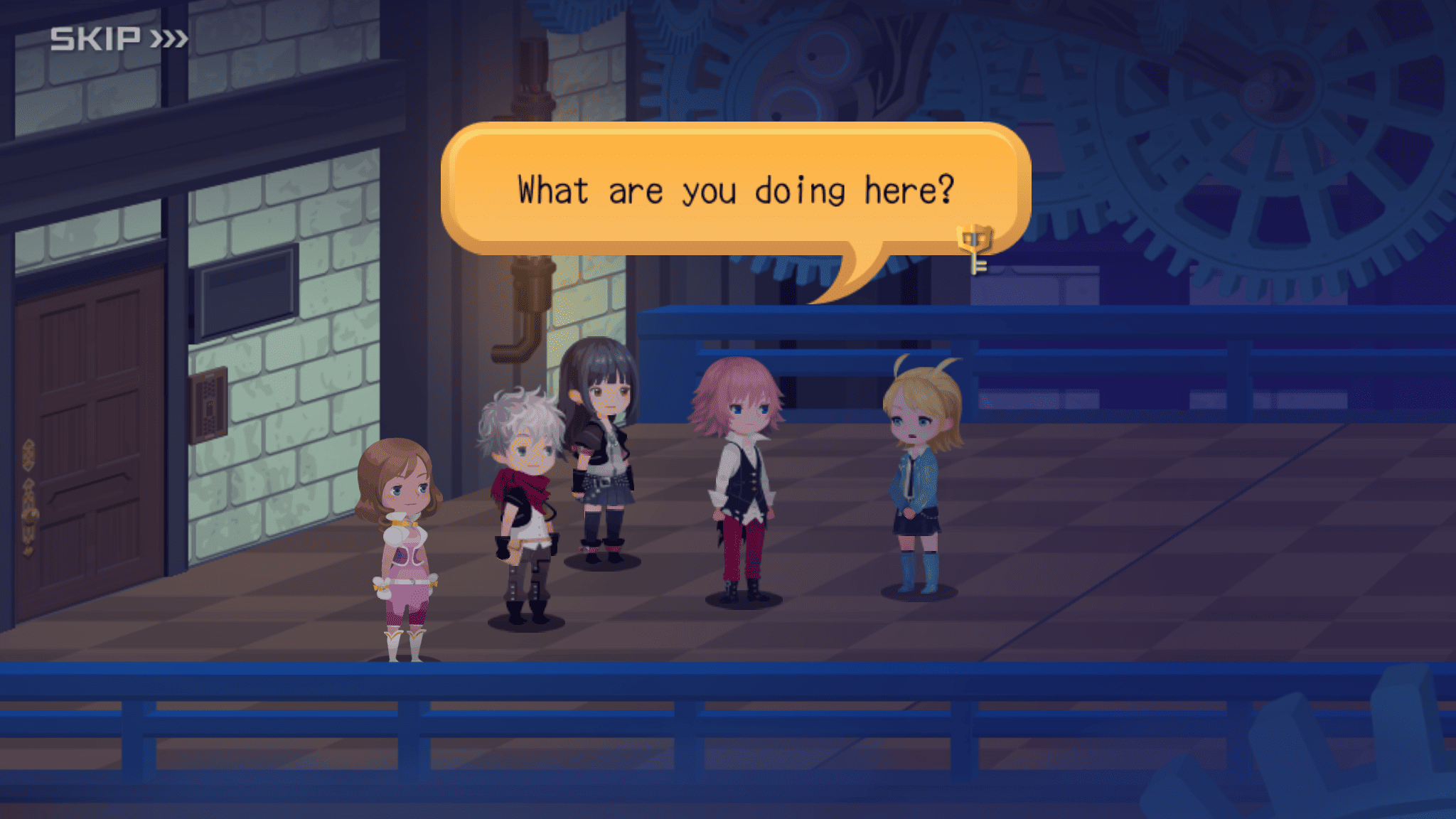The width and height of the screenshot is (1456, 819).
Task: Continue past the "What are you doing here?" bubble
Action: pos(734,190)
